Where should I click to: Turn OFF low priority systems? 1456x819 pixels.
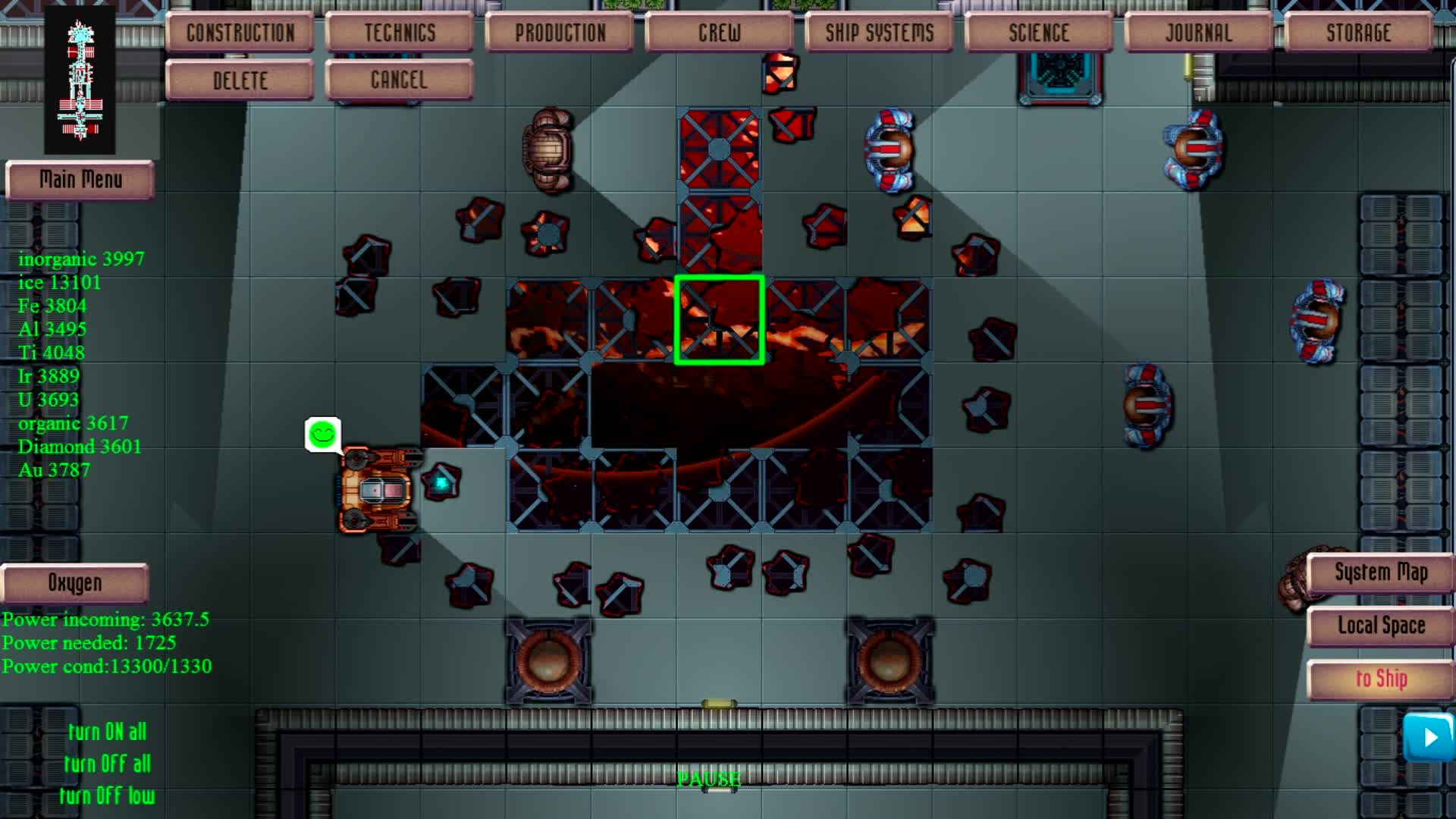(108, 795)
